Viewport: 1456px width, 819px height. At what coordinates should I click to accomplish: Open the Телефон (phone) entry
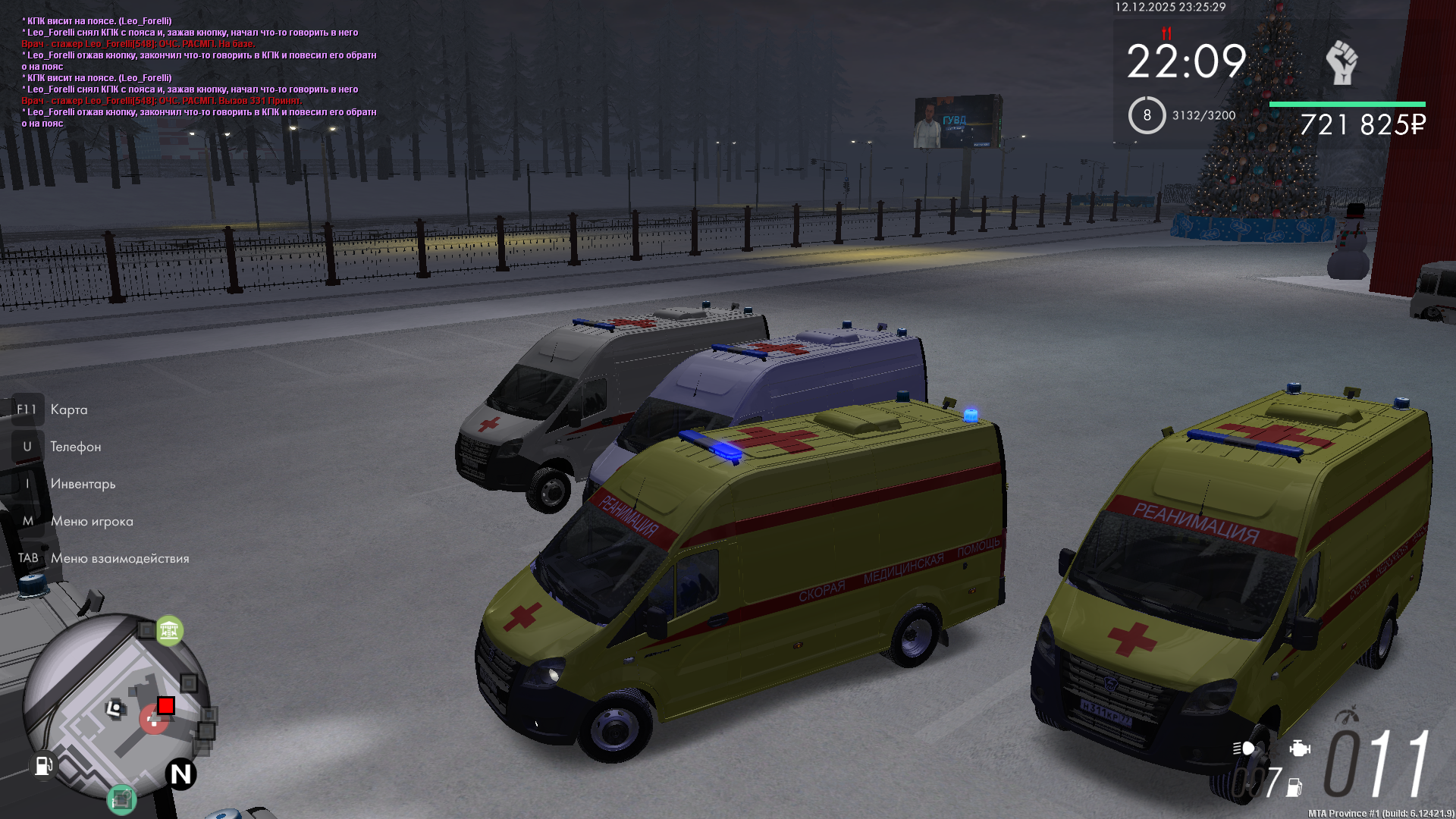click(75, 447)
